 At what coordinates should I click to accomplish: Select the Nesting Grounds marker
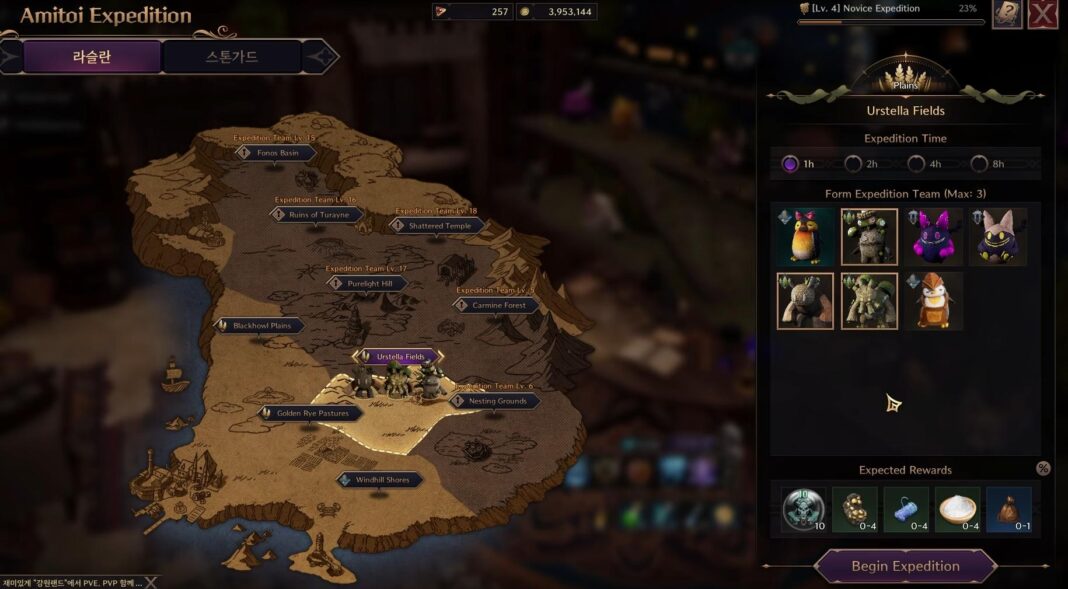click(x=496, y=401)
